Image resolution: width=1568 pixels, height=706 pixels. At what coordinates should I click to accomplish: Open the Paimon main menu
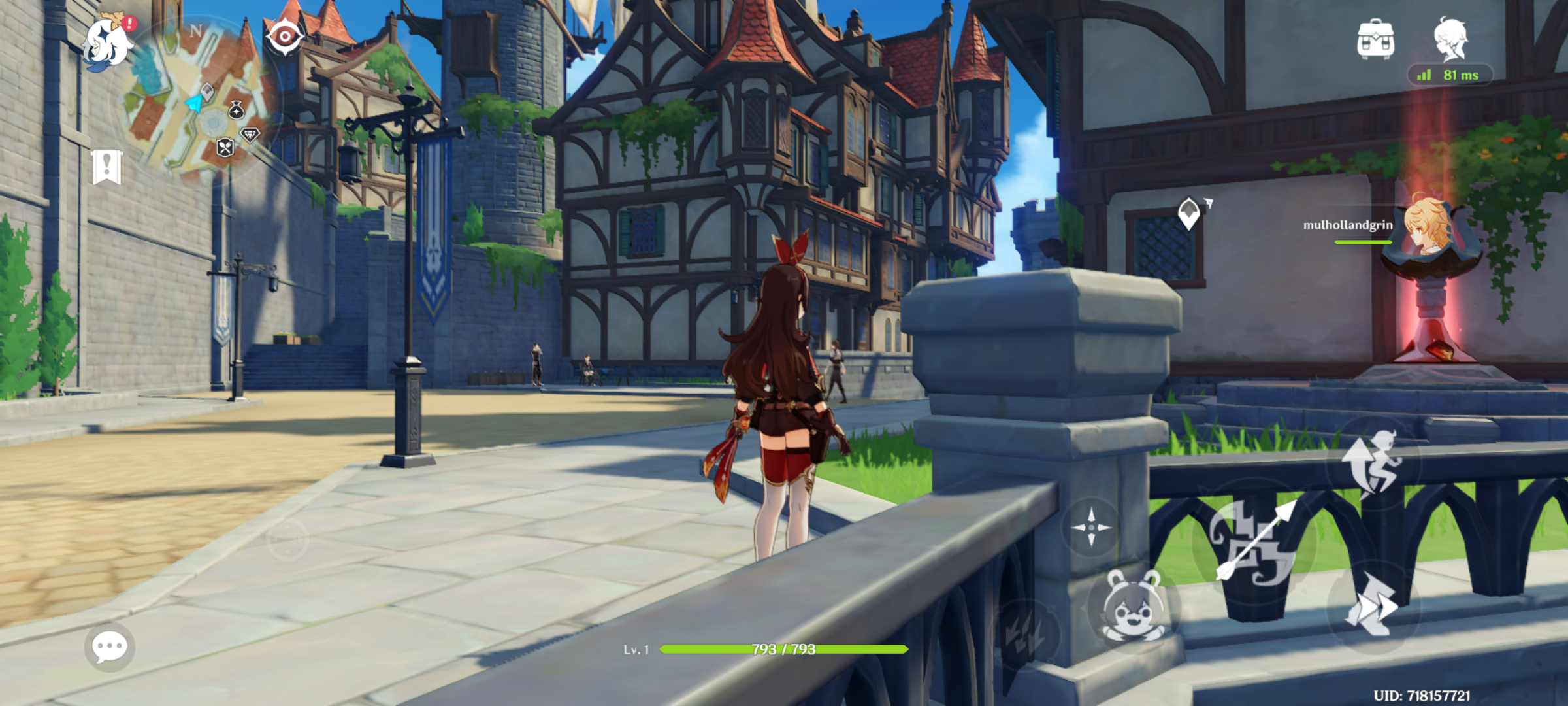tap(108, 43)
